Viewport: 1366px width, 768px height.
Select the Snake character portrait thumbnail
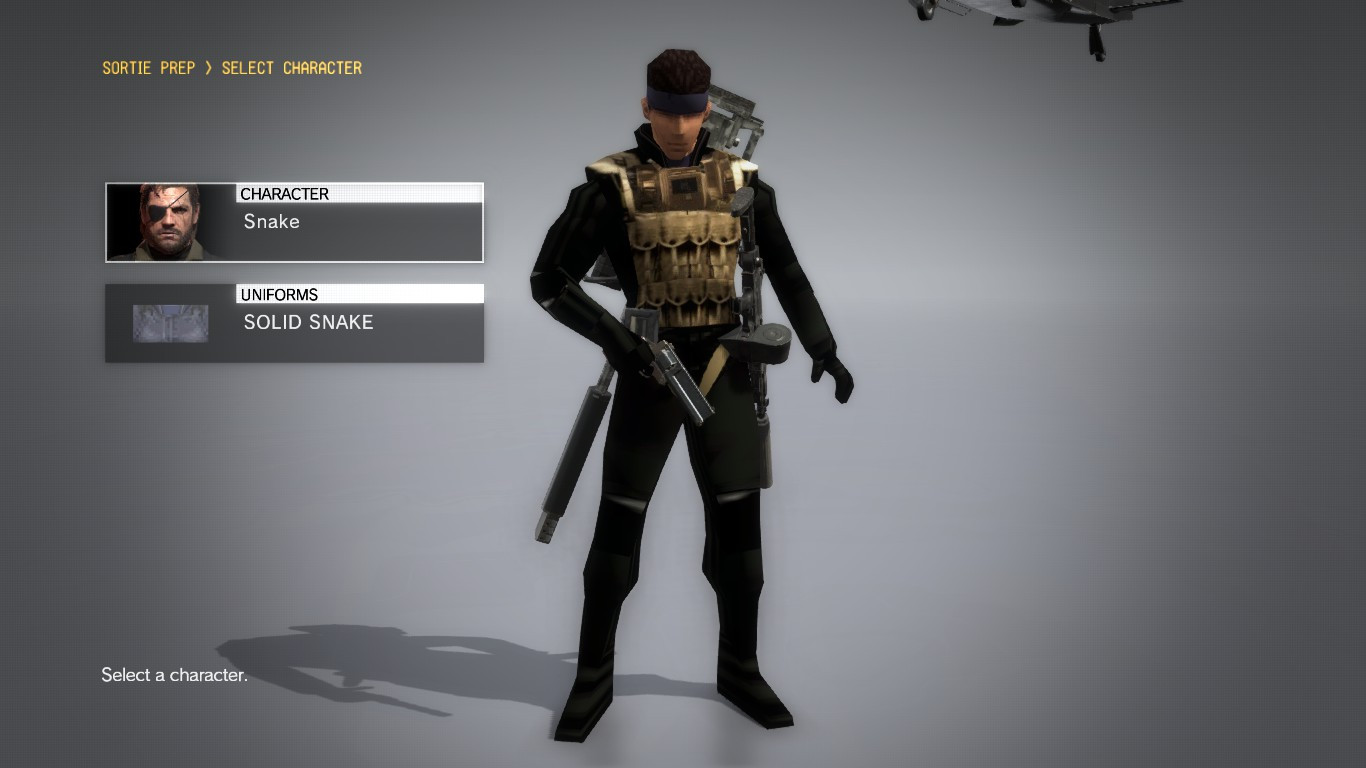tap(168, 221)
